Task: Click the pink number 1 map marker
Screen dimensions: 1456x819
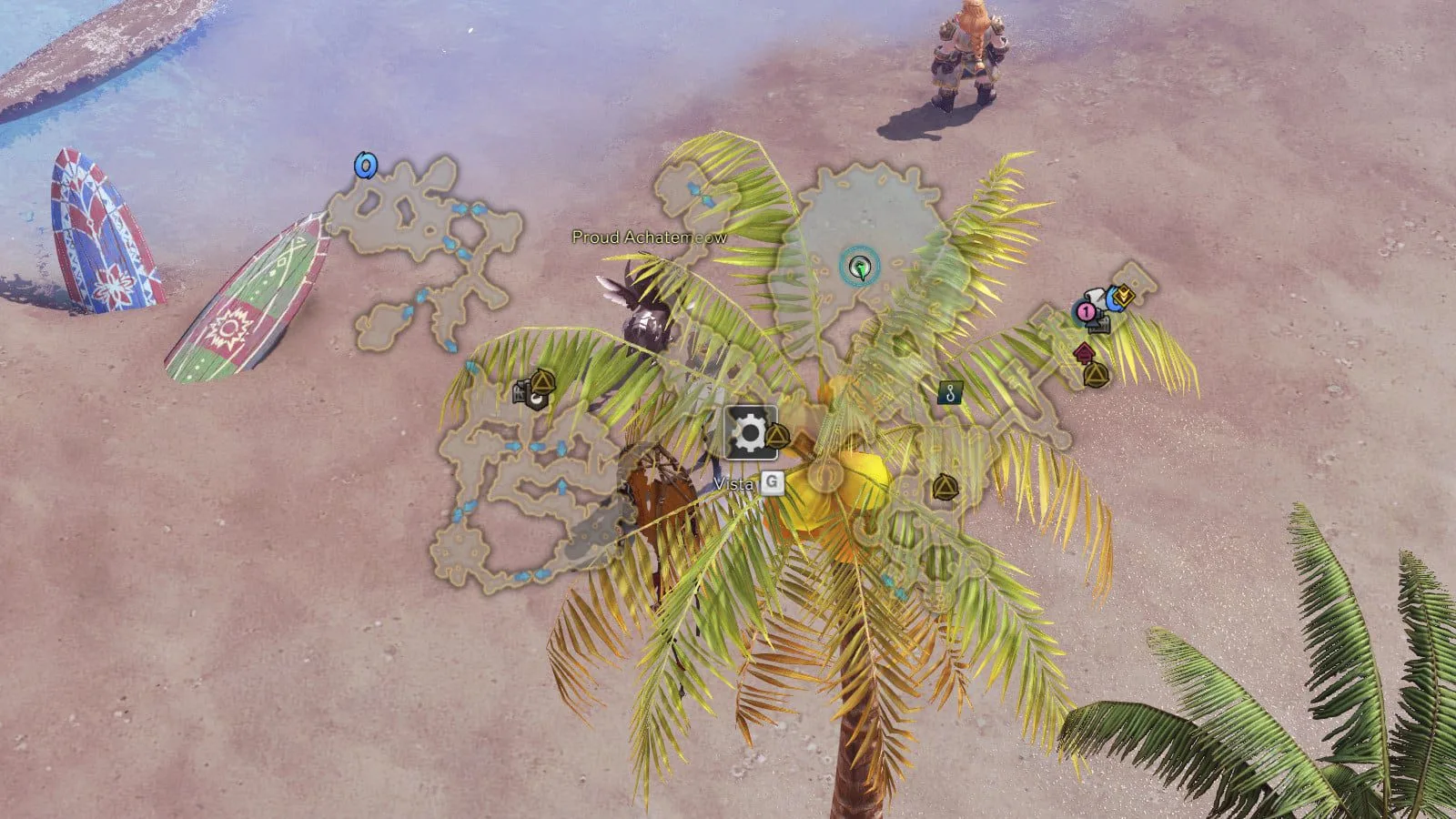Action: click(1085, 312)
